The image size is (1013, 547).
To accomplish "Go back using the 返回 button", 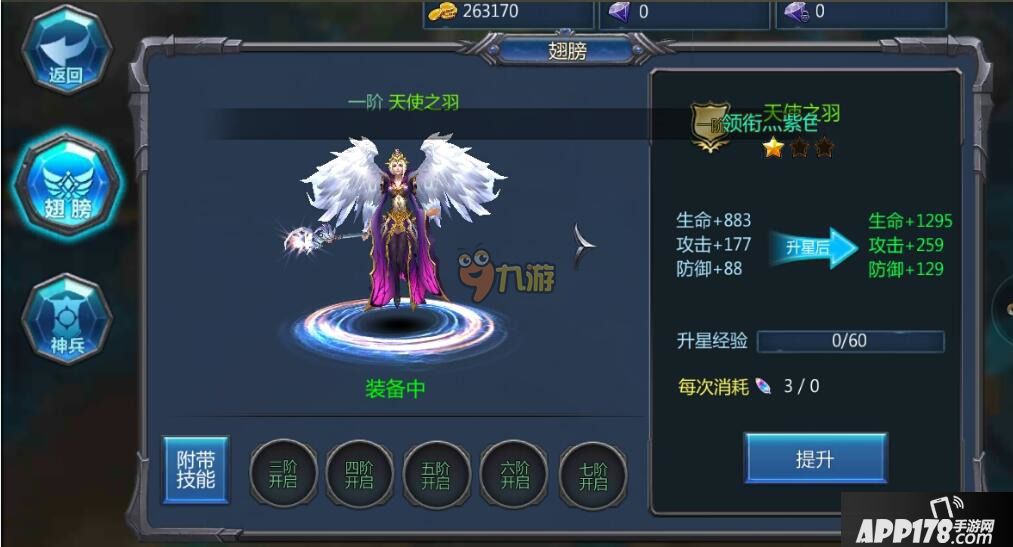I will (66, 50).
